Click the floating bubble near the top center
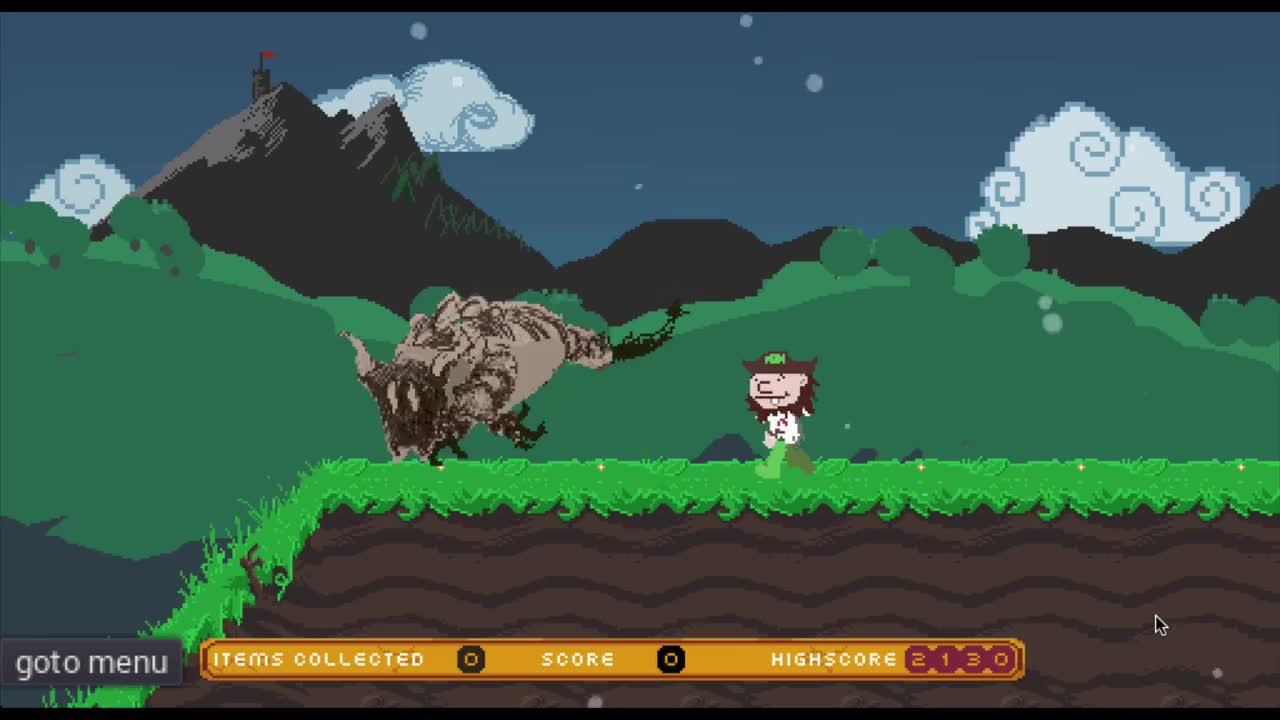This screenshot has height=720, width=1280. tap(745, 20)
